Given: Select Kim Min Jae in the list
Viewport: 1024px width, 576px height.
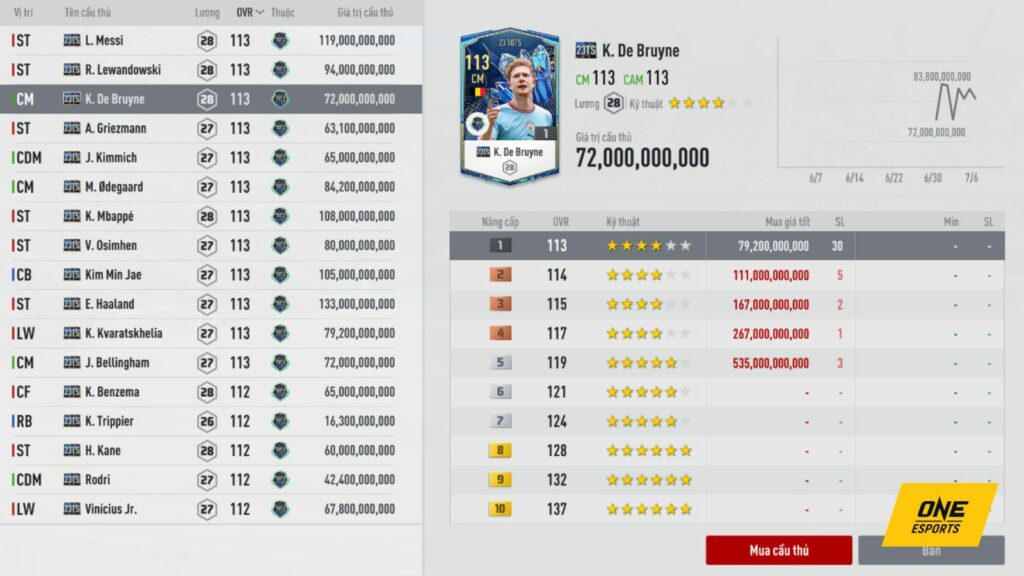Looking at the screenshot, I should tap(210, 275).
